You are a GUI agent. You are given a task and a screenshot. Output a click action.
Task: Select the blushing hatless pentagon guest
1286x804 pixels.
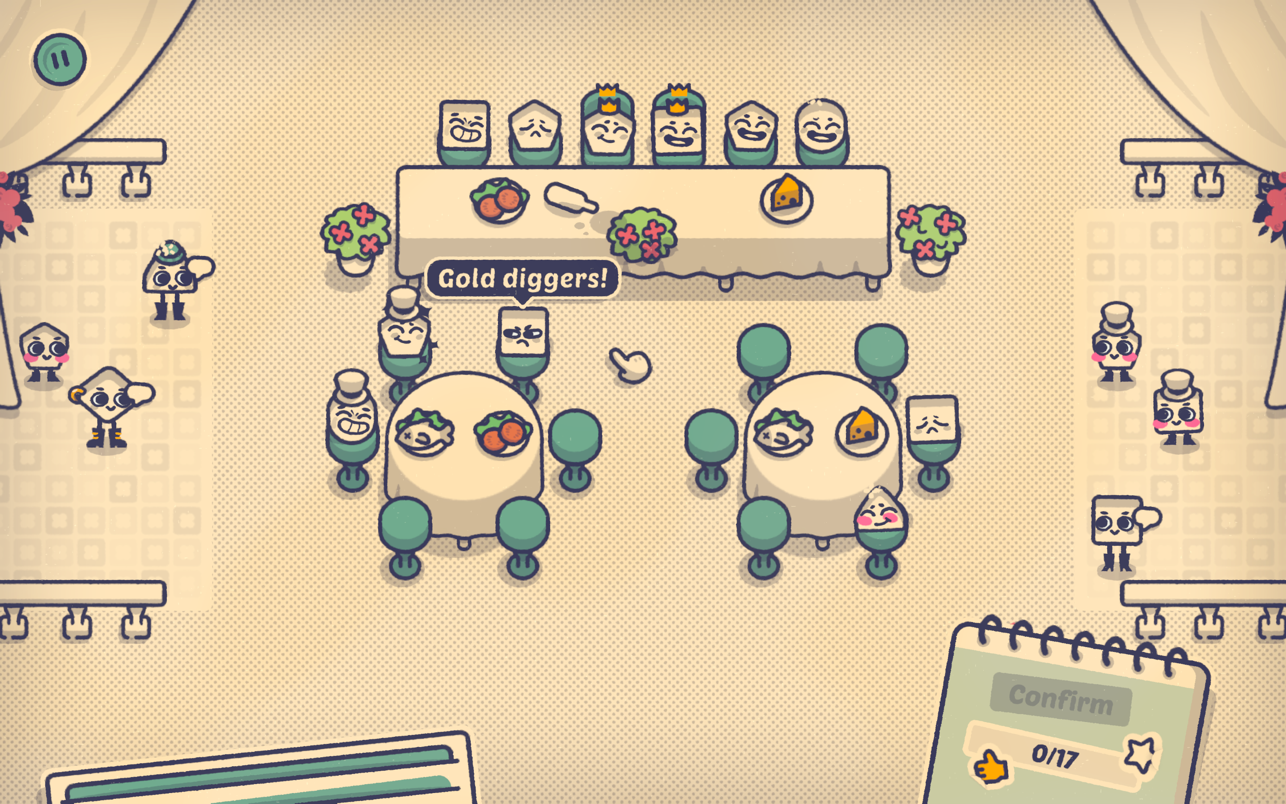[x=43, y=351]
